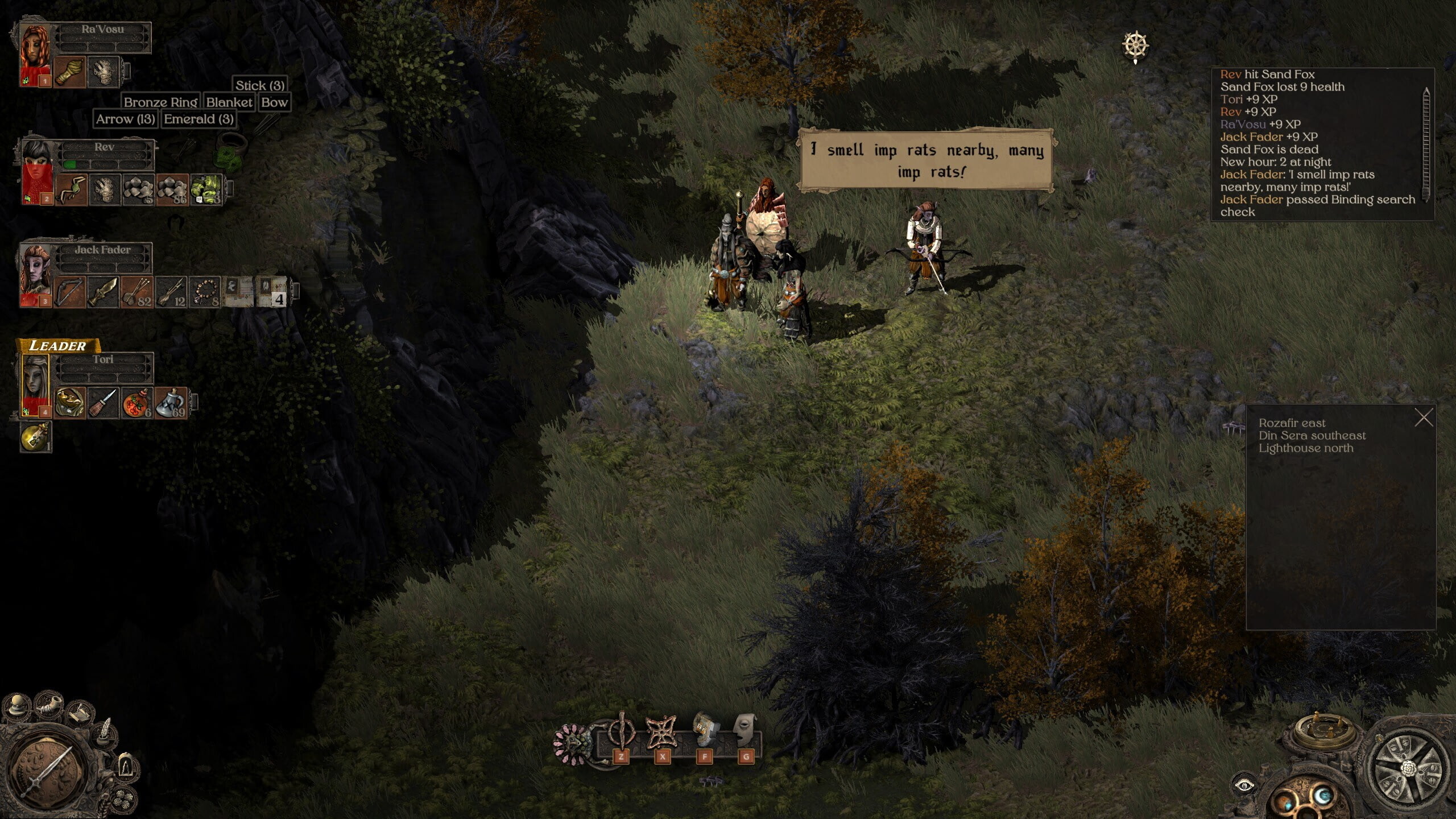Select the leader Tori's portrait
Screen dimensions: 1456x819
click(36, 383)
